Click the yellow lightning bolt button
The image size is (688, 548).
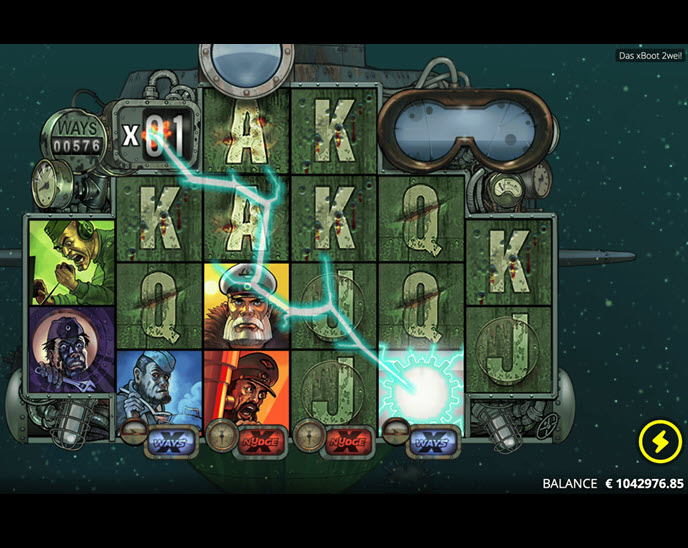pyautogui.click(x=659, y=441)
